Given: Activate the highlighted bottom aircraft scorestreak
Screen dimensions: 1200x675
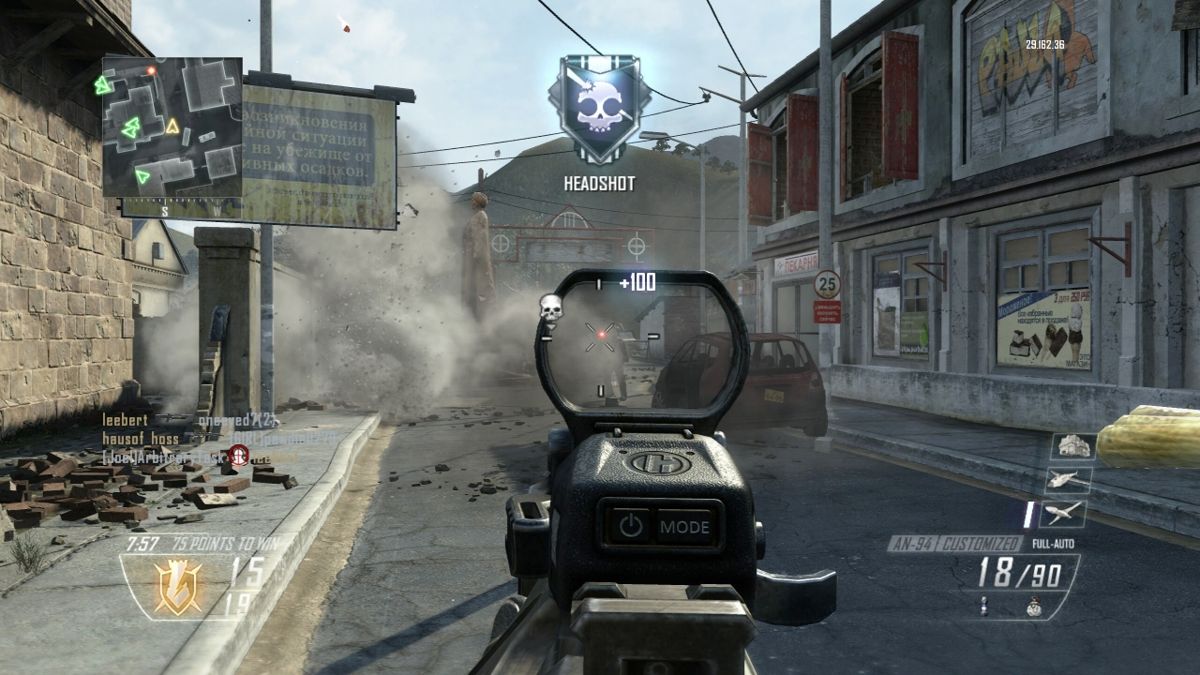Looking at the screenshot, I should pos(1061,513).
